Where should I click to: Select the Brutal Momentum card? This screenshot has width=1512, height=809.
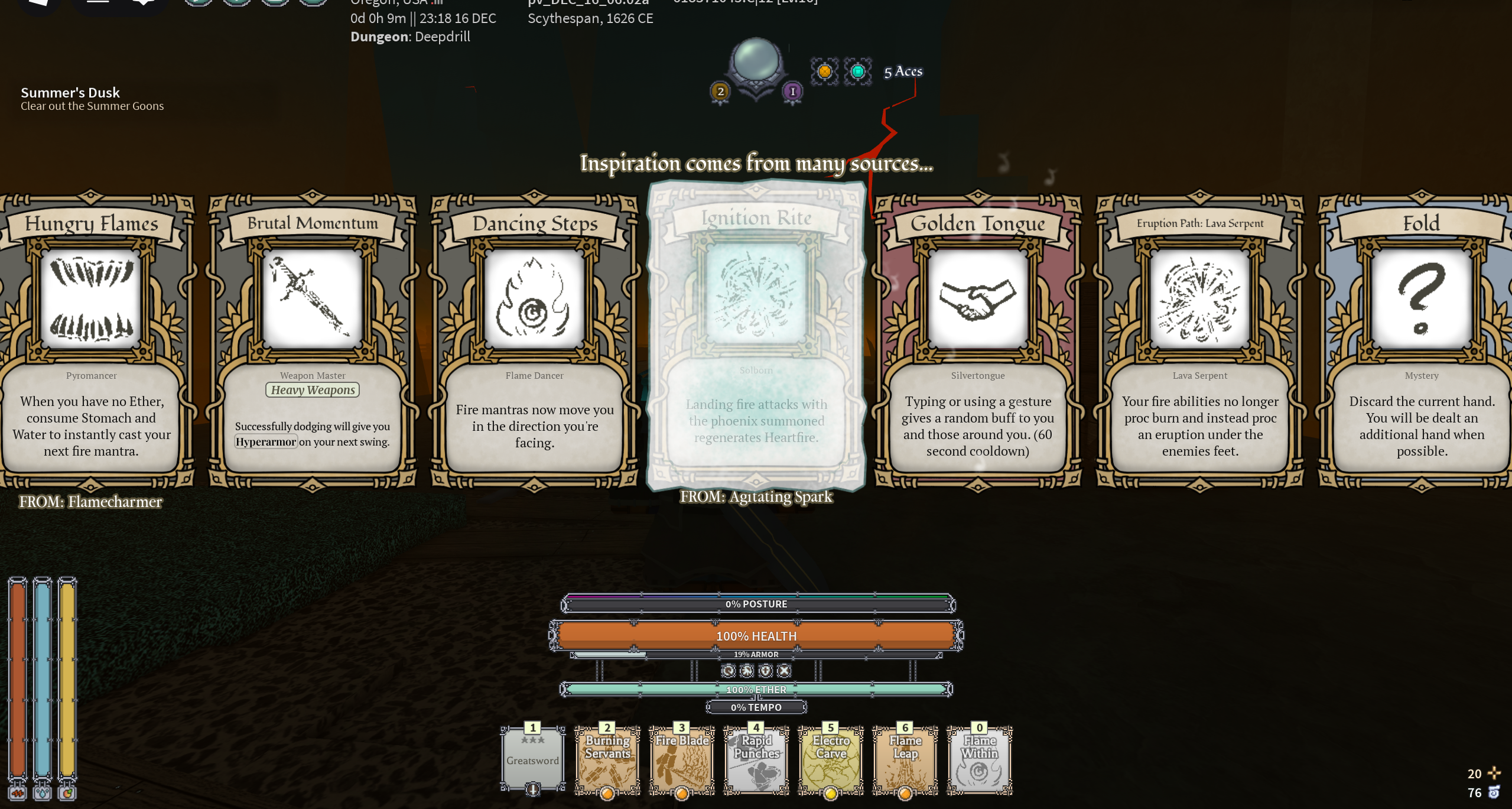(313, 340)
